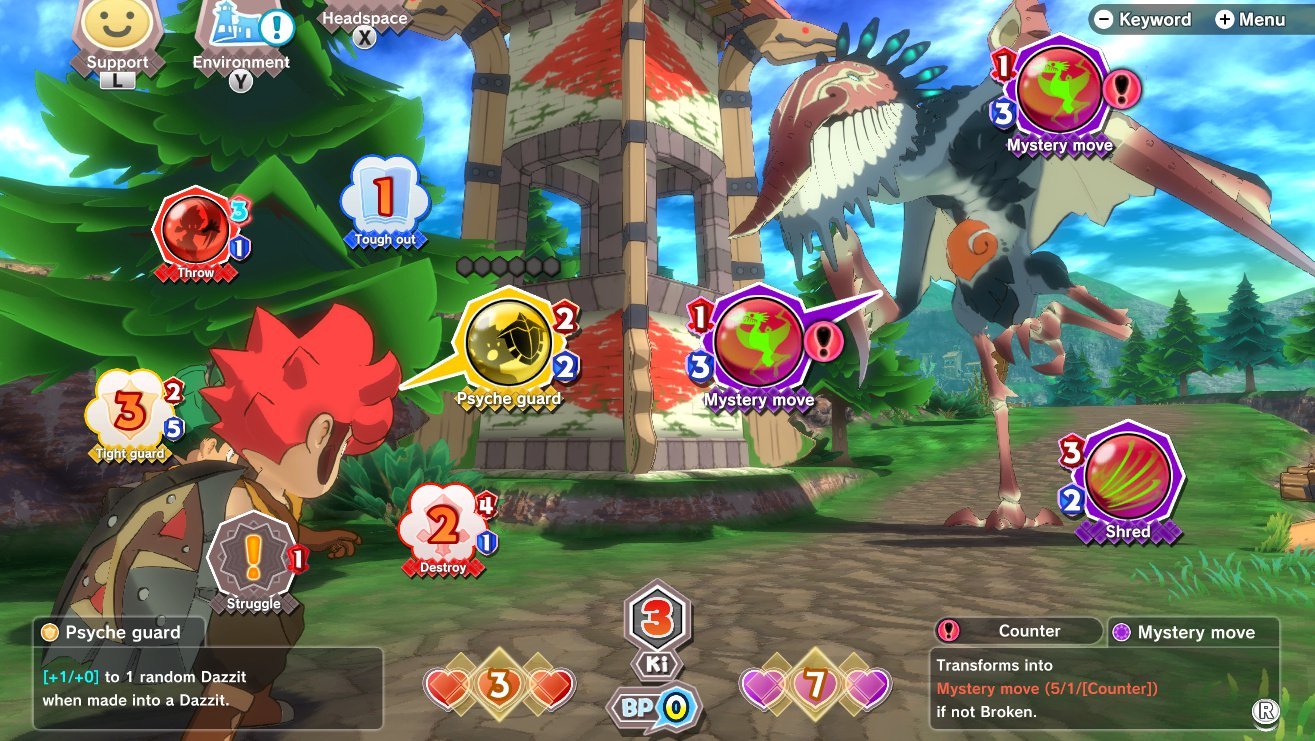Choose the Struggle move
This screenshot has height=741, width=1315.
(x=253, y=559)
